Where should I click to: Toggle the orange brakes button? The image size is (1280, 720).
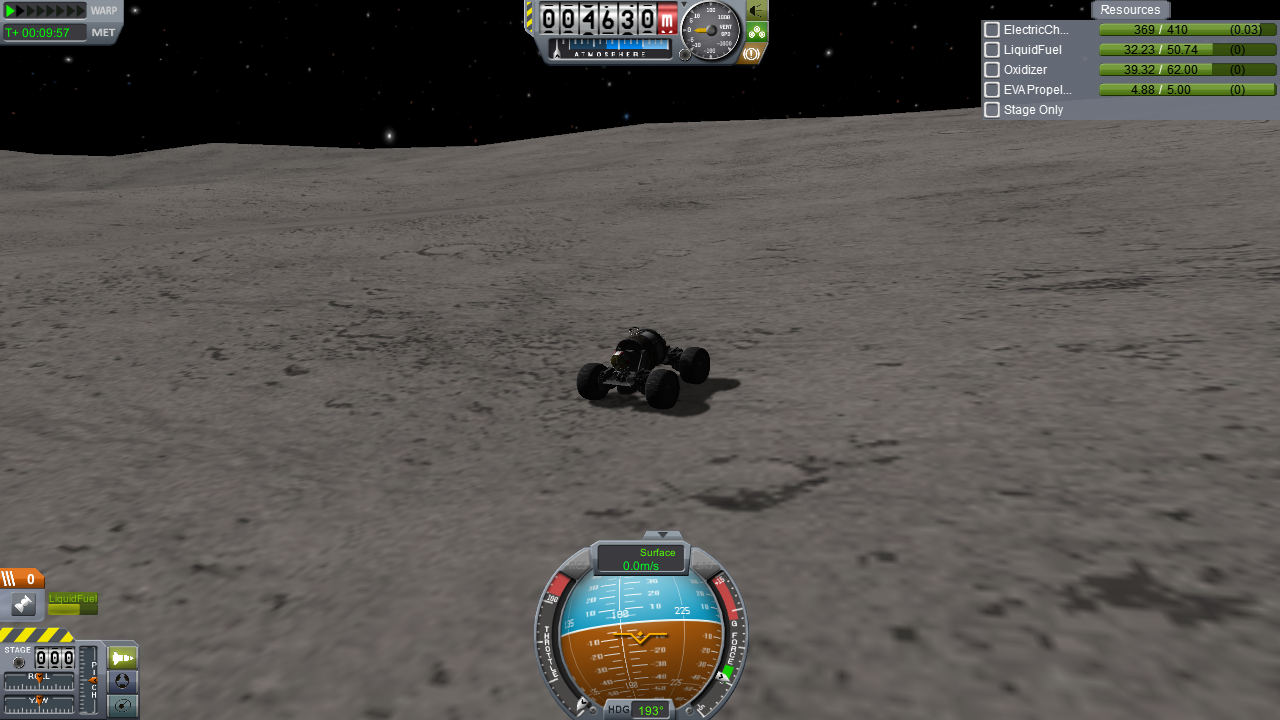tap(752, 53)
